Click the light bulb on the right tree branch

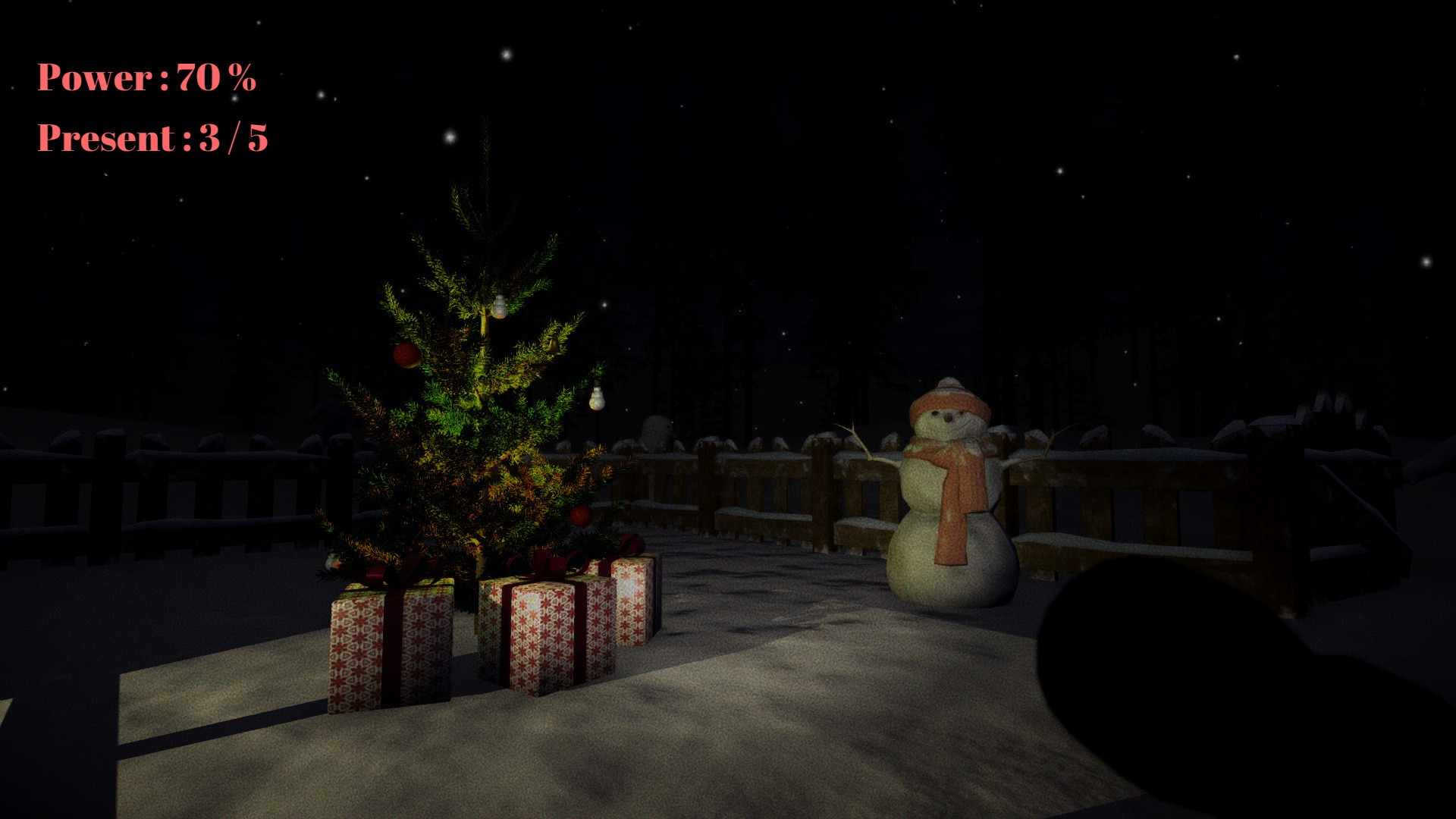[597, 400]
